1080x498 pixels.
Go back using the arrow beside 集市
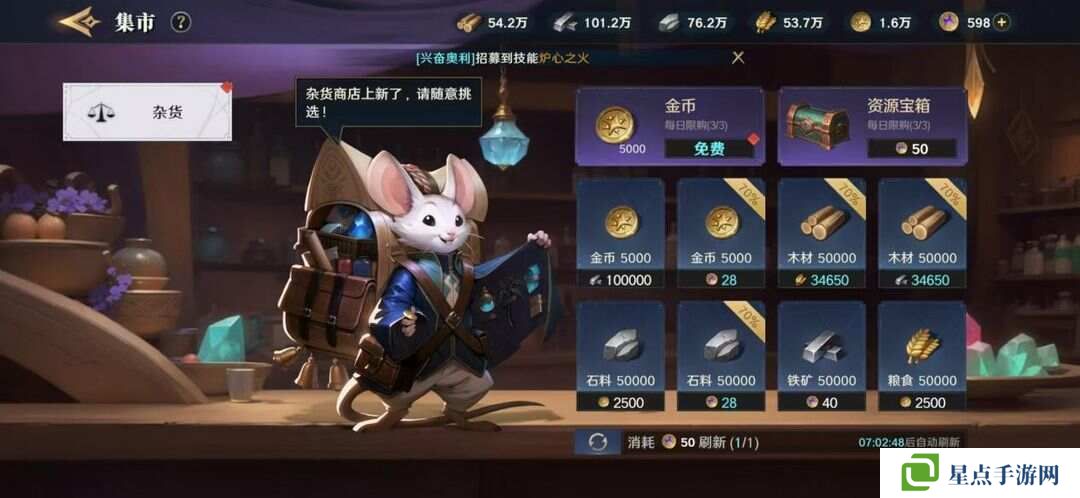[x=80, y=21]
